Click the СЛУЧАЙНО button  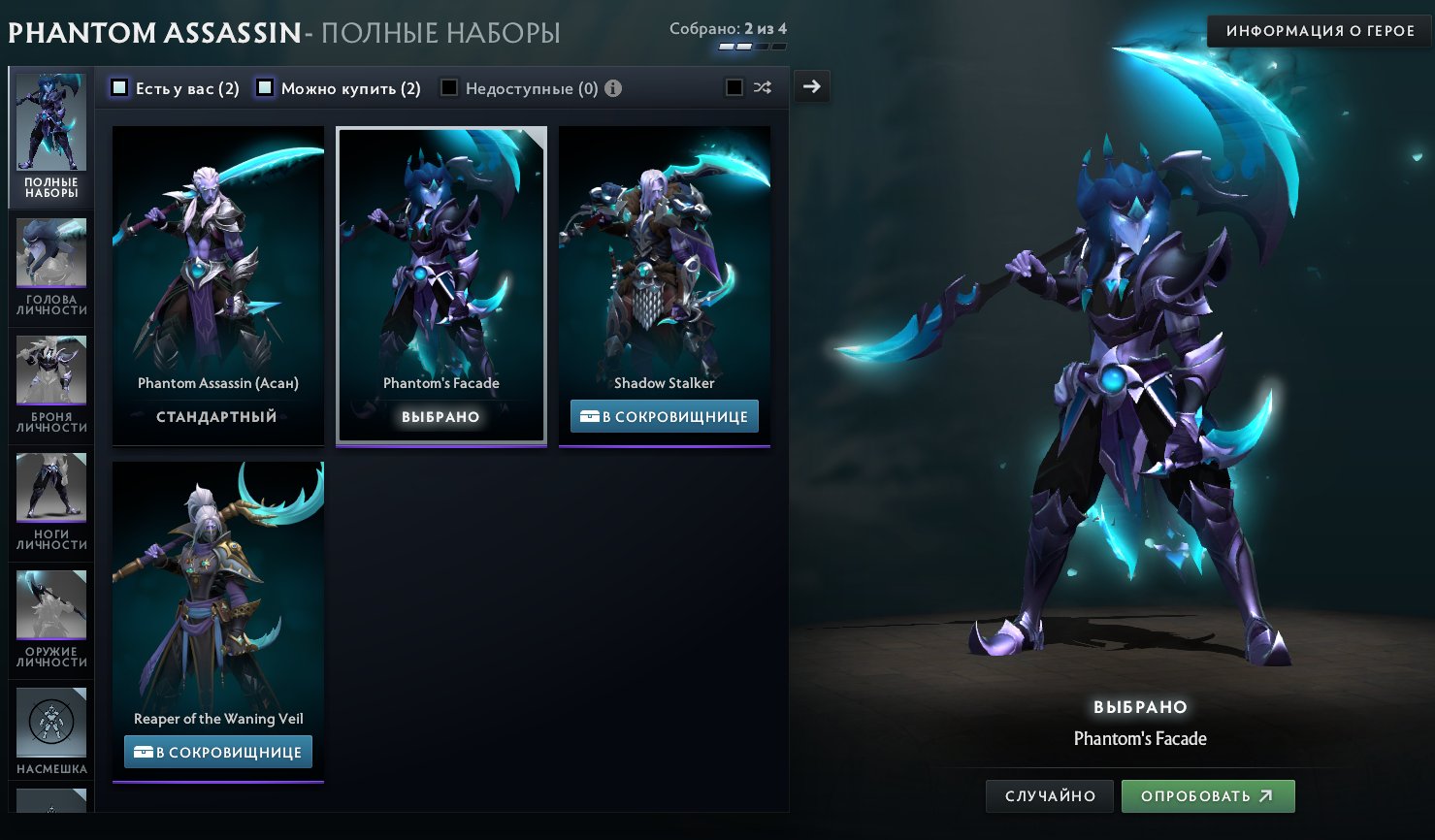click(x=1049, y=795)
